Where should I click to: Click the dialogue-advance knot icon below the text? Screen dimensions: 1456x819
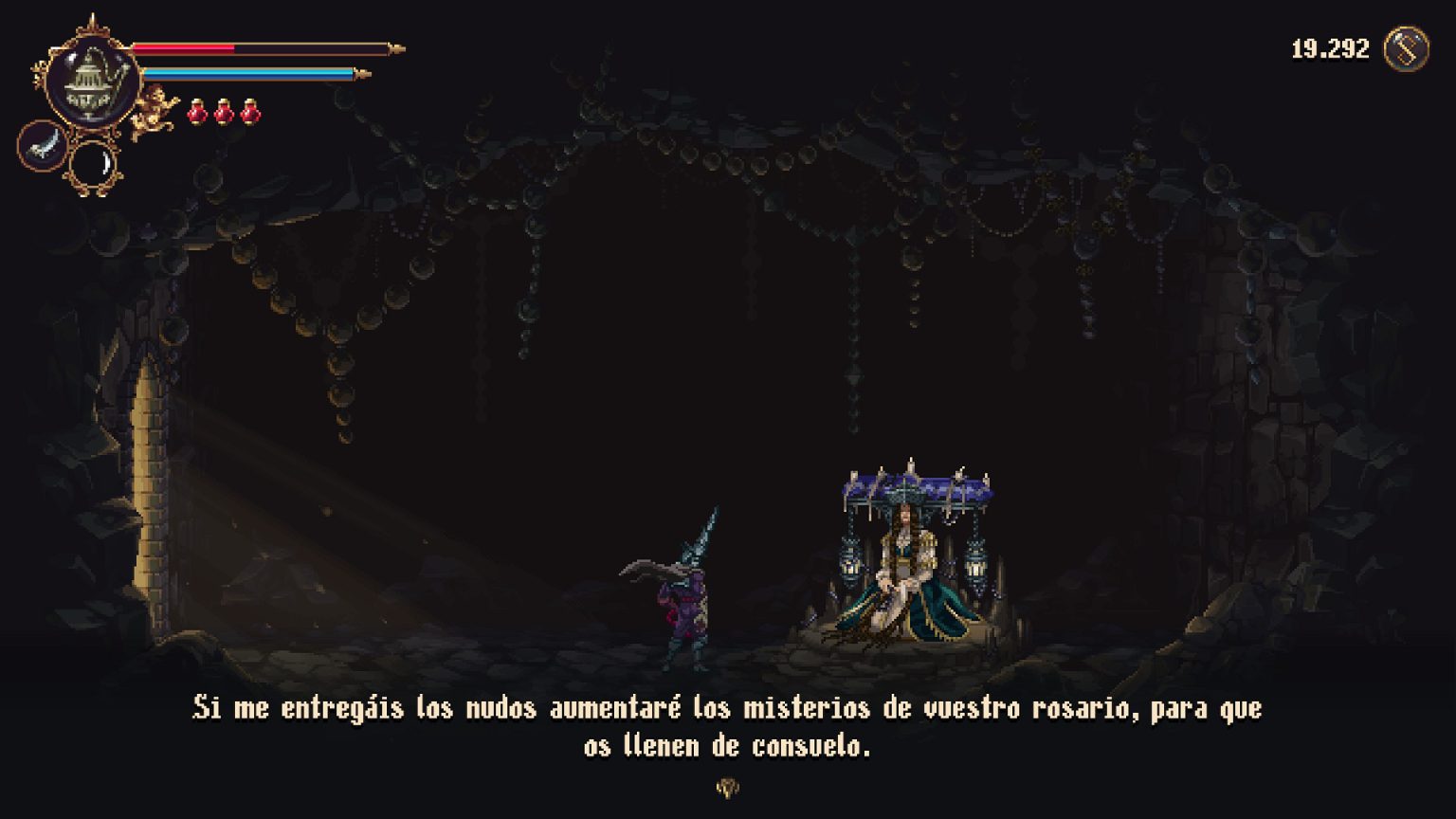[x=727, y=787]
